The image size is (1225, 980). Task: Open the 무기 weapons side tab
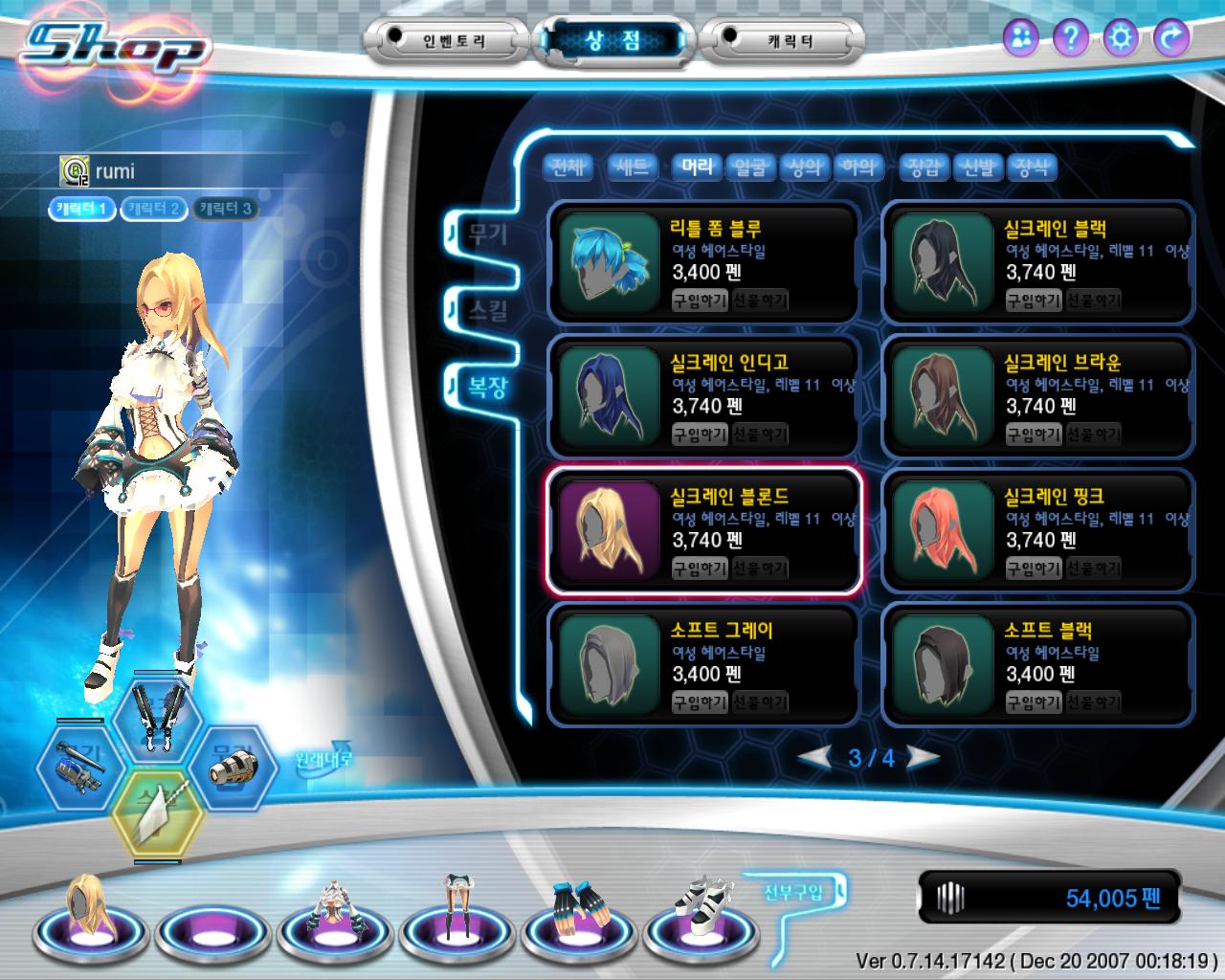[x=487, y=234]
